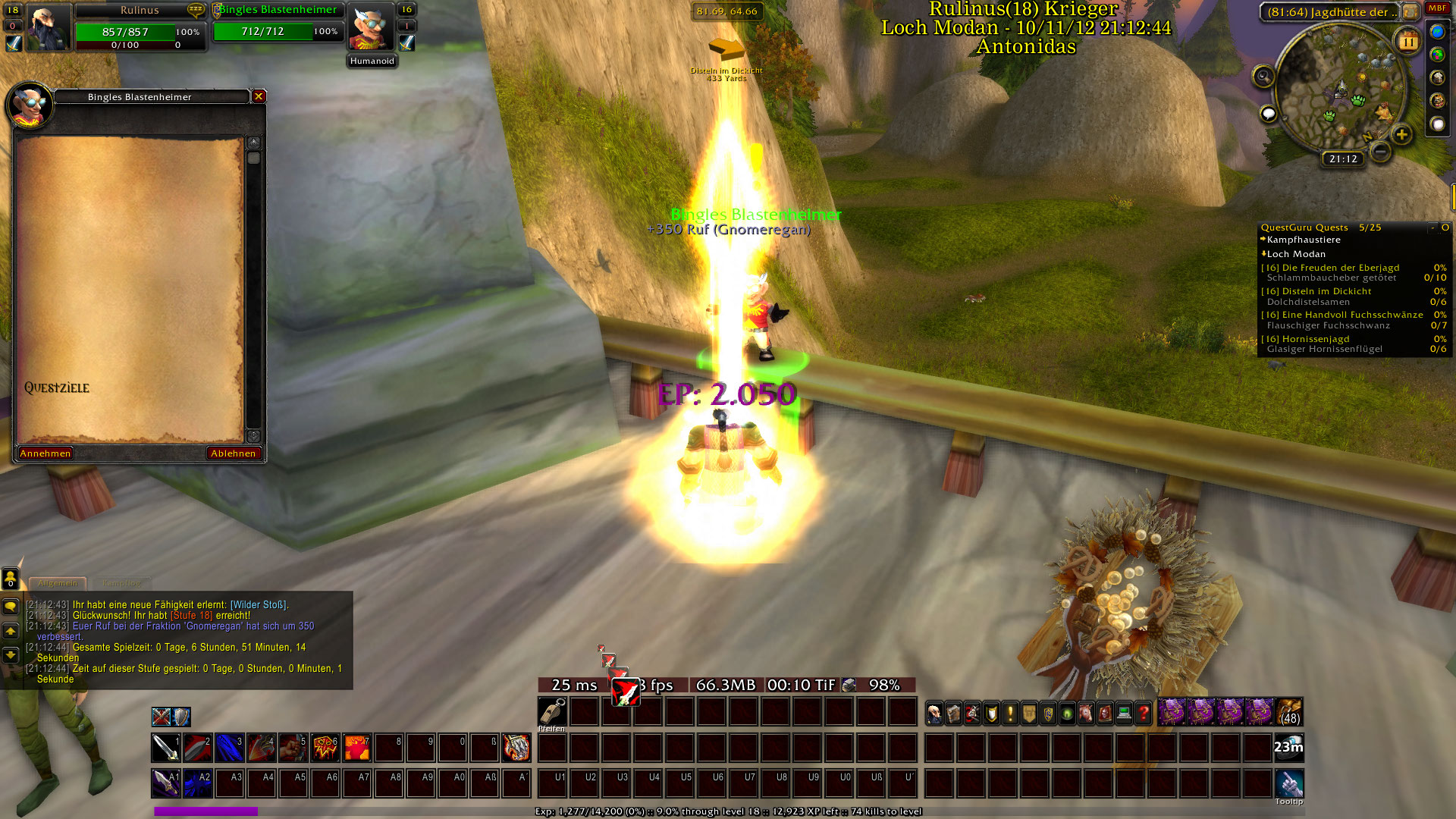Screen dimensions: 1456x819
Task: Open the tracking magnifier next to minimap
Action: [x=1263, y=76]
